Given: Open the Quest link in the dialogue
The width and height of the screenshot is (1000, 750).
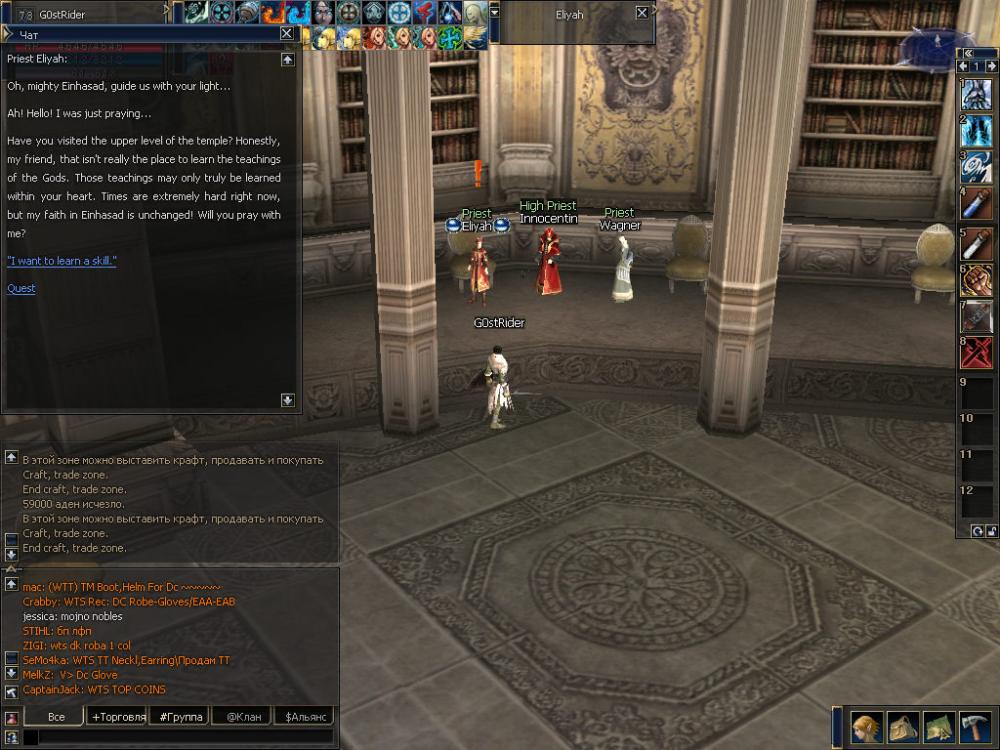Looking at the screenshot, I should 21,288.
